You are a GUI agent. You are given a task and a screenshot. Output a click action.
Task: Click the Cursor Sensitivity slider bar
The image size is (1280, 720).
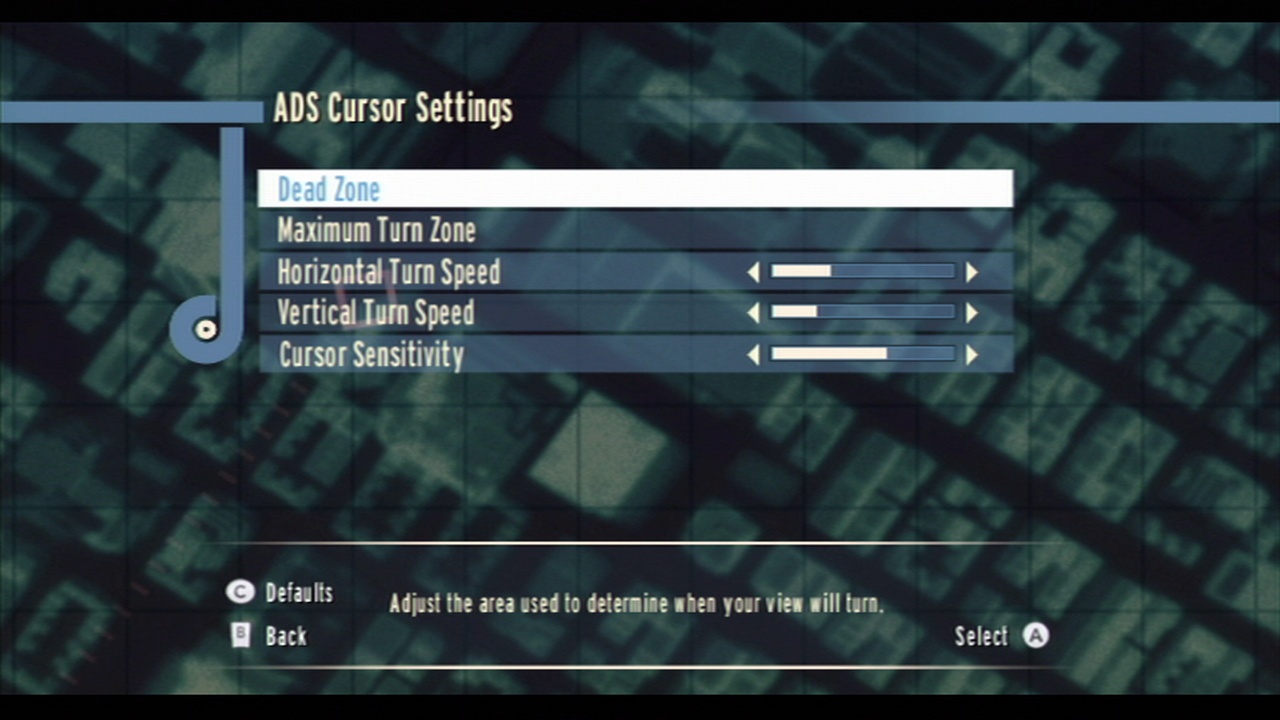pos(862,354)
